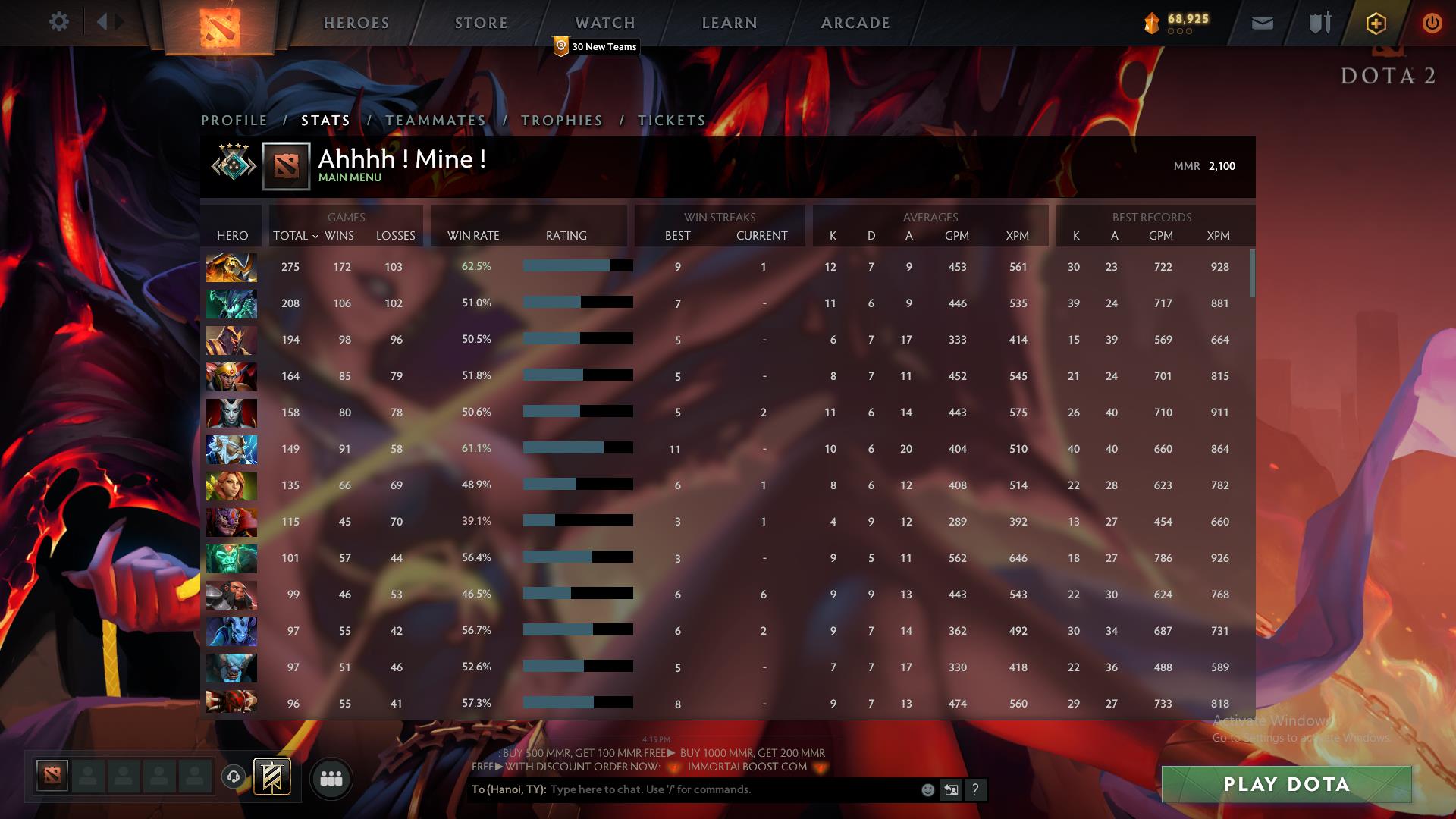
Task: Open the friends list icon near chat
Action: (x=331, y=778)
